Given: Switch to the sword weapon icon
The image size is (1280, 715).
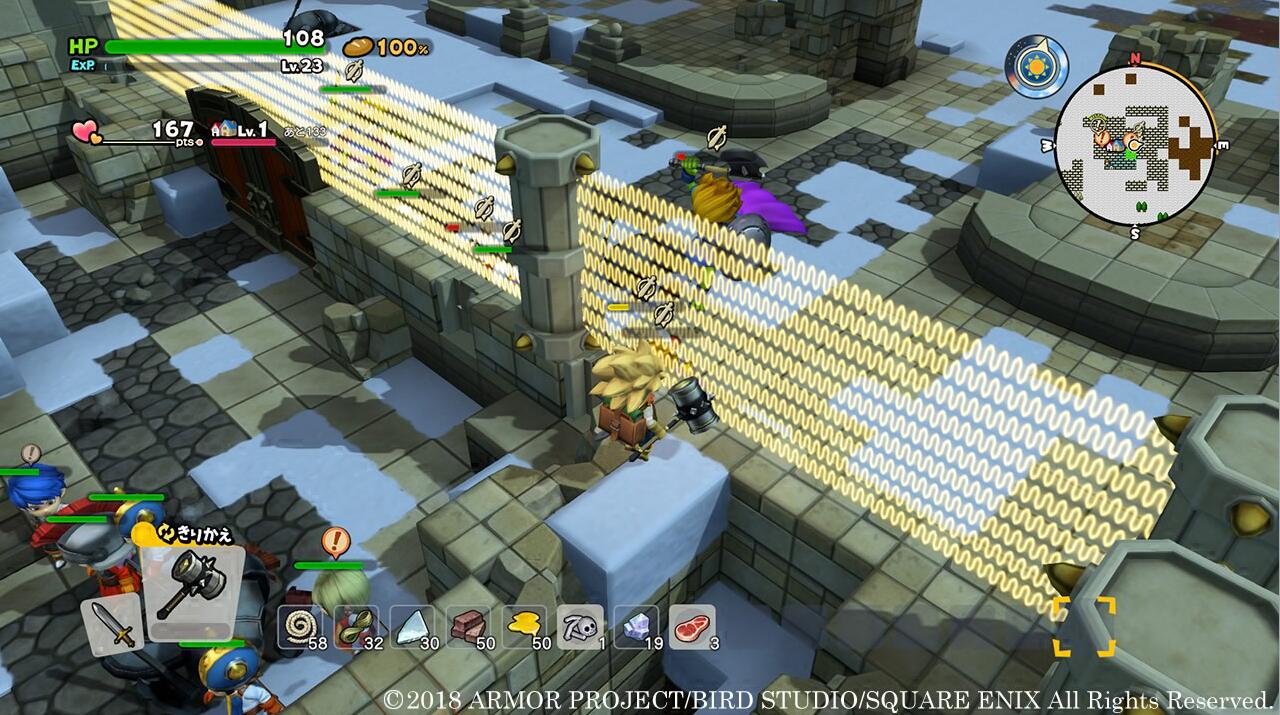Looking at the screenshot, I should [x=112, y=624].
